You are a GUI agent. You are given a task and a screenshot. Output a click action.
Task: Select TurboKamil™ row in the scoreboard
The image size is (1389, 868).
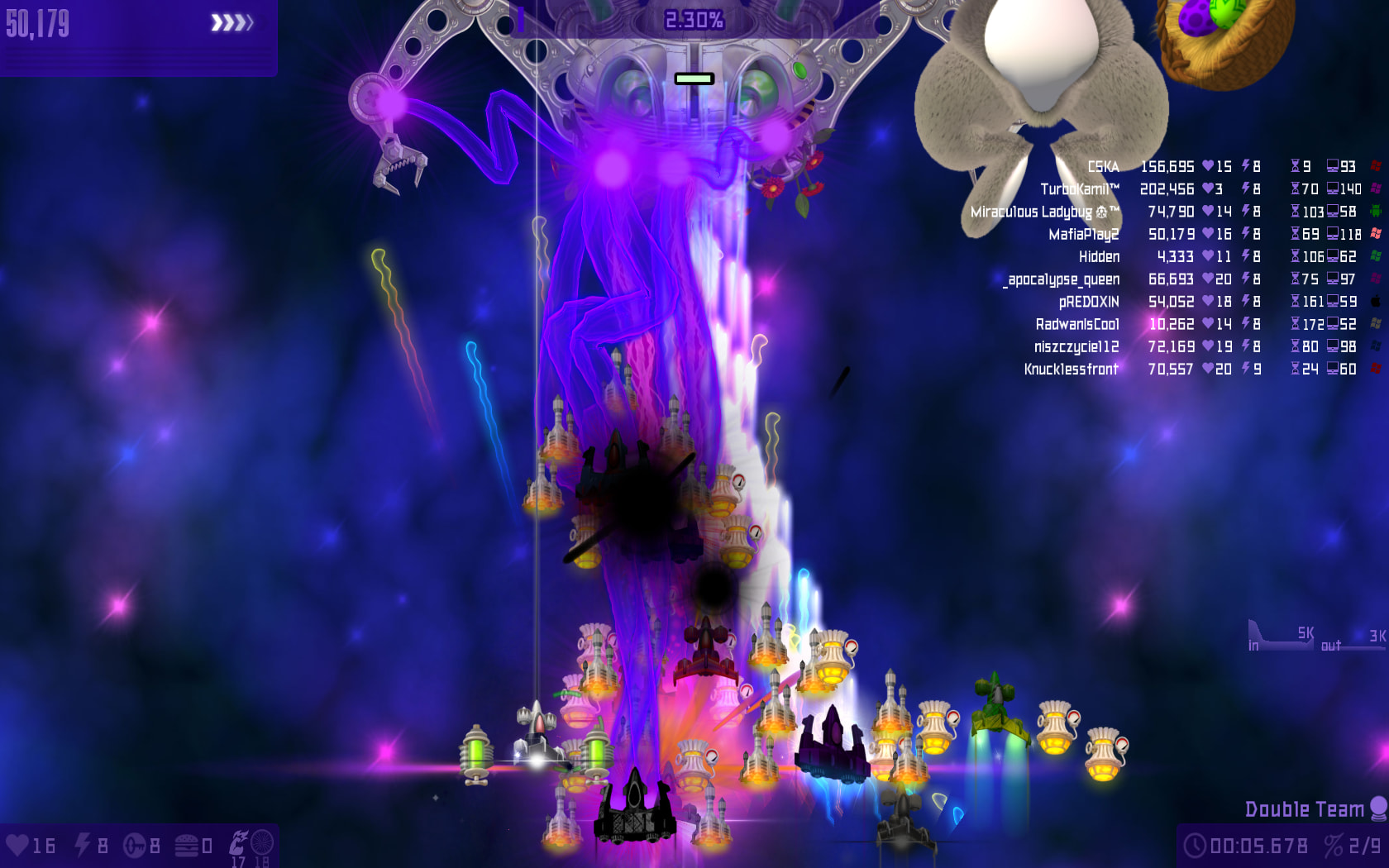click(1080, 189)
